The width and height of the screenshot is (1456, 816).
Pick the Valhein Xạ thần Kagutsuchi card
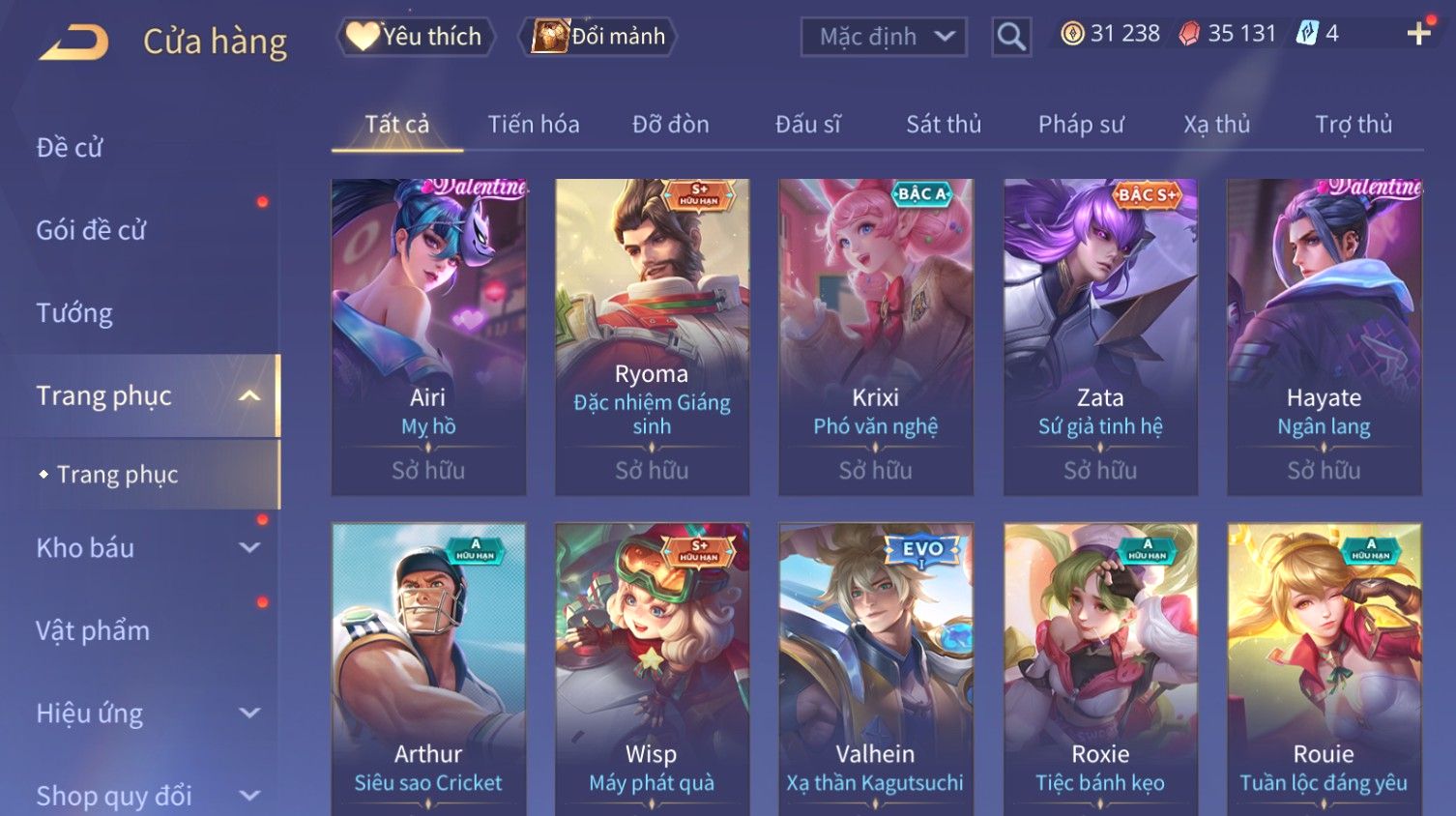(x=875, y=667)
